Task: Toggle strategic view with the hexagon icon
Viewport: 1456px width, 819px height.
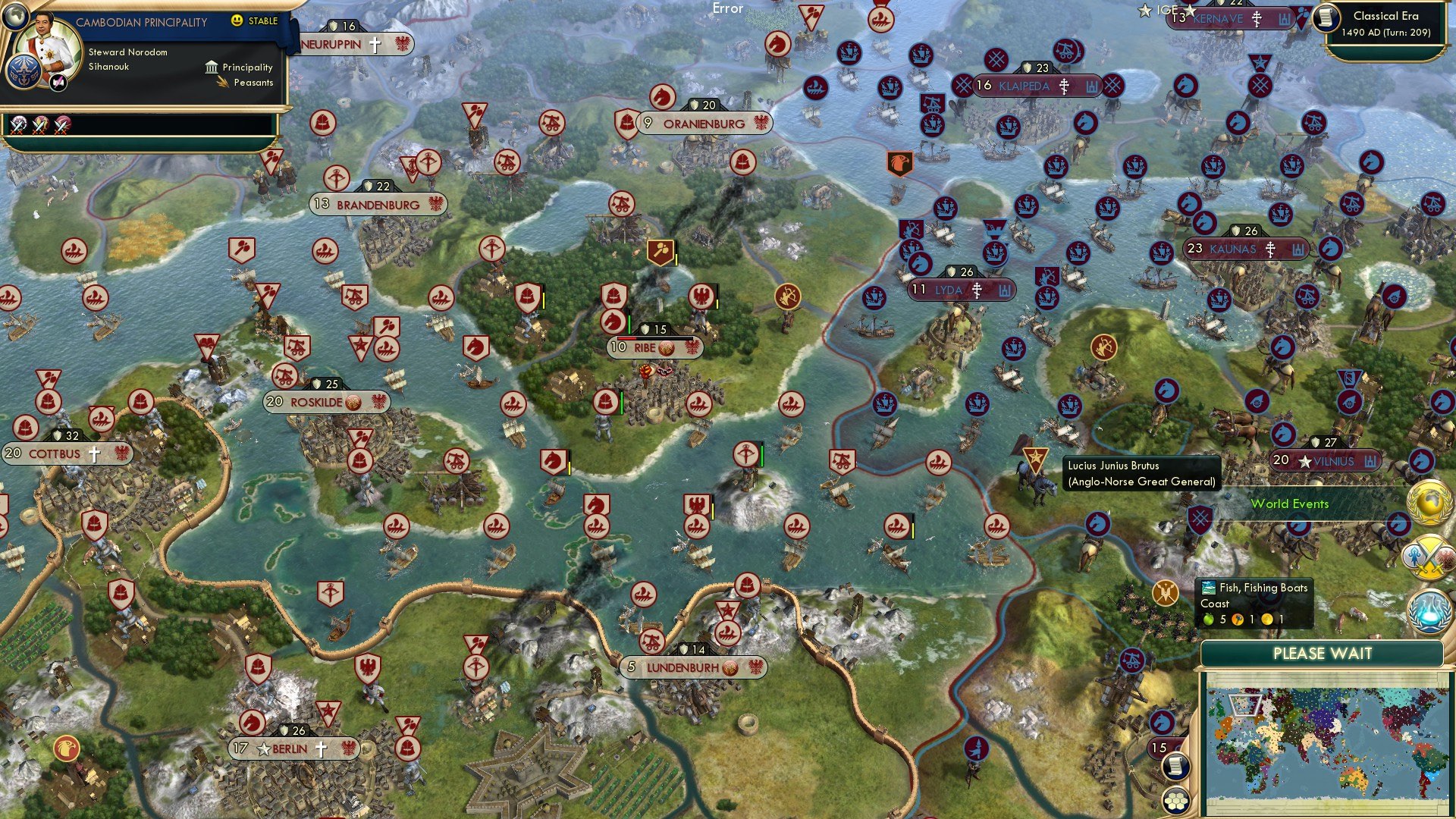Action: pyautogui.click(x=1175, y=801)
